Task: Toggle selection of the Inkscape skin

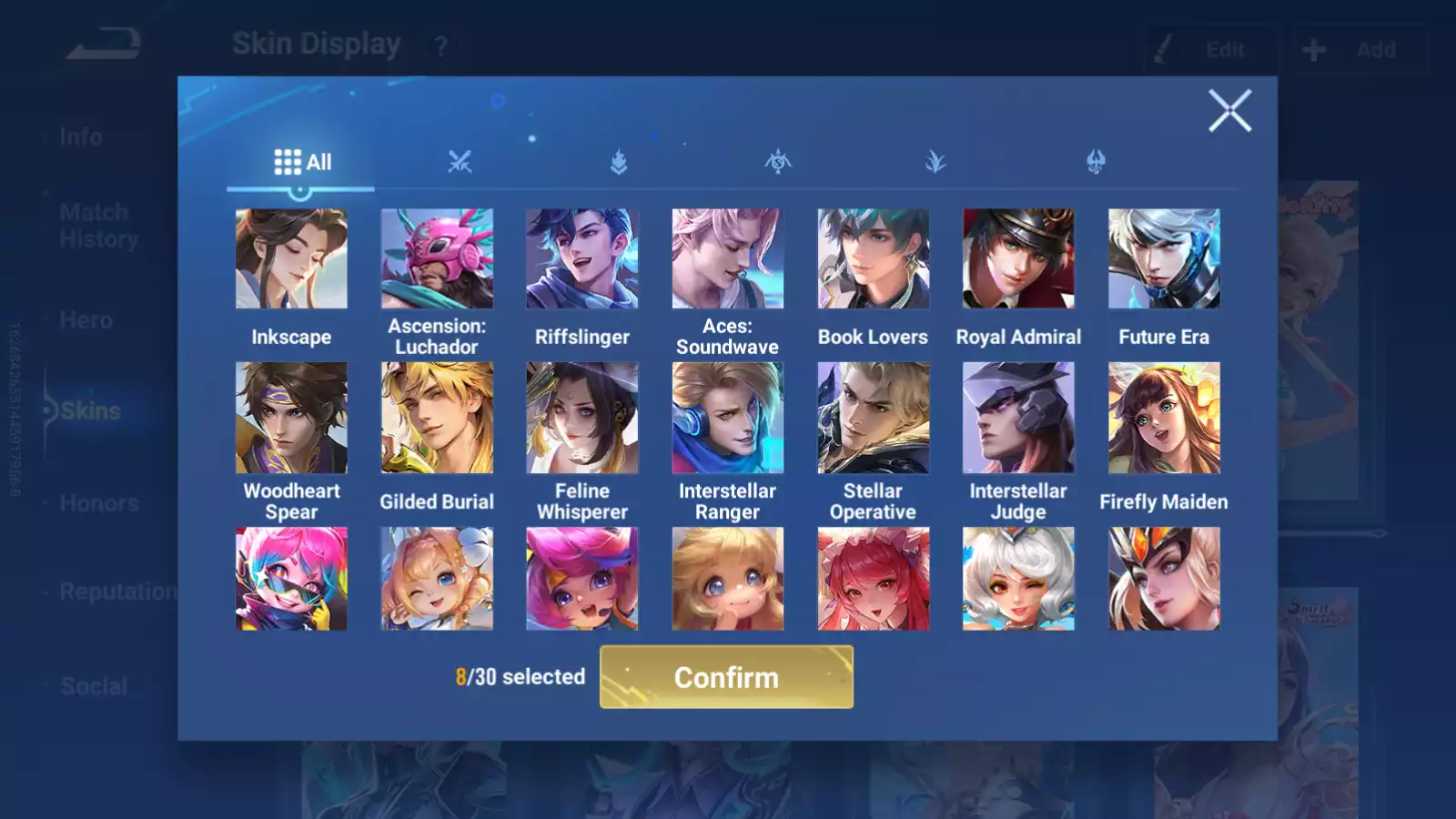Action: pos(291,259)
